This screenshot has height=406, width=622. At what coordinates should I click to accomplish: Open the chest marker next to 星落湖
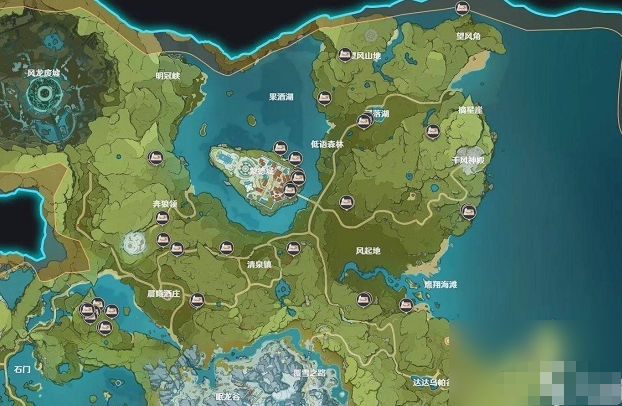click(x=365, y=120)
